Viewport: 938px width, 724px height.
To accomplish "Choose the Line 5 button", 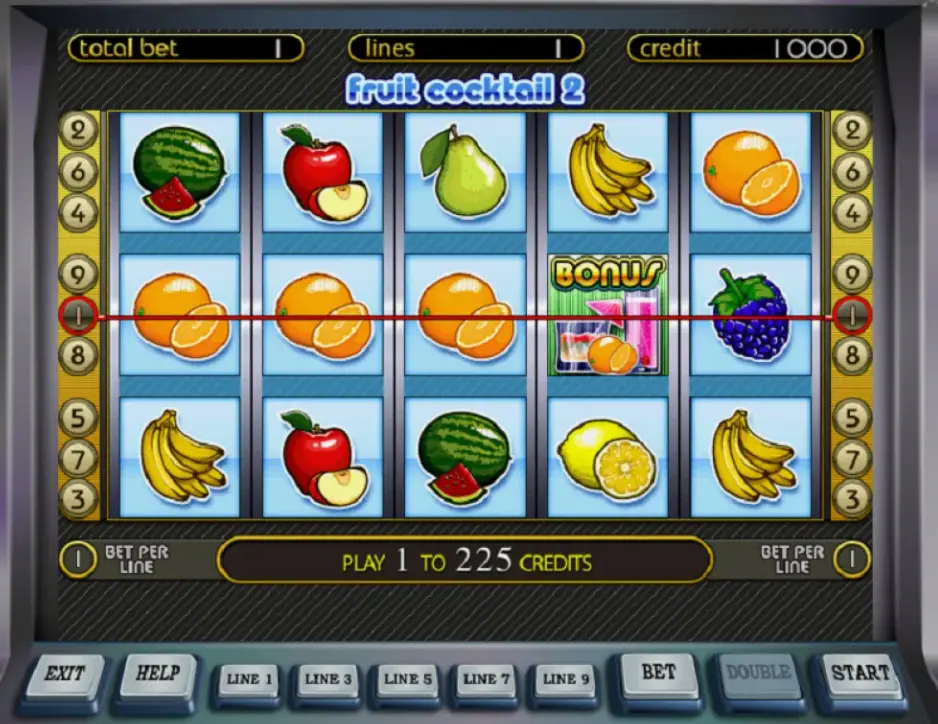I will click(x=408, y=680).
